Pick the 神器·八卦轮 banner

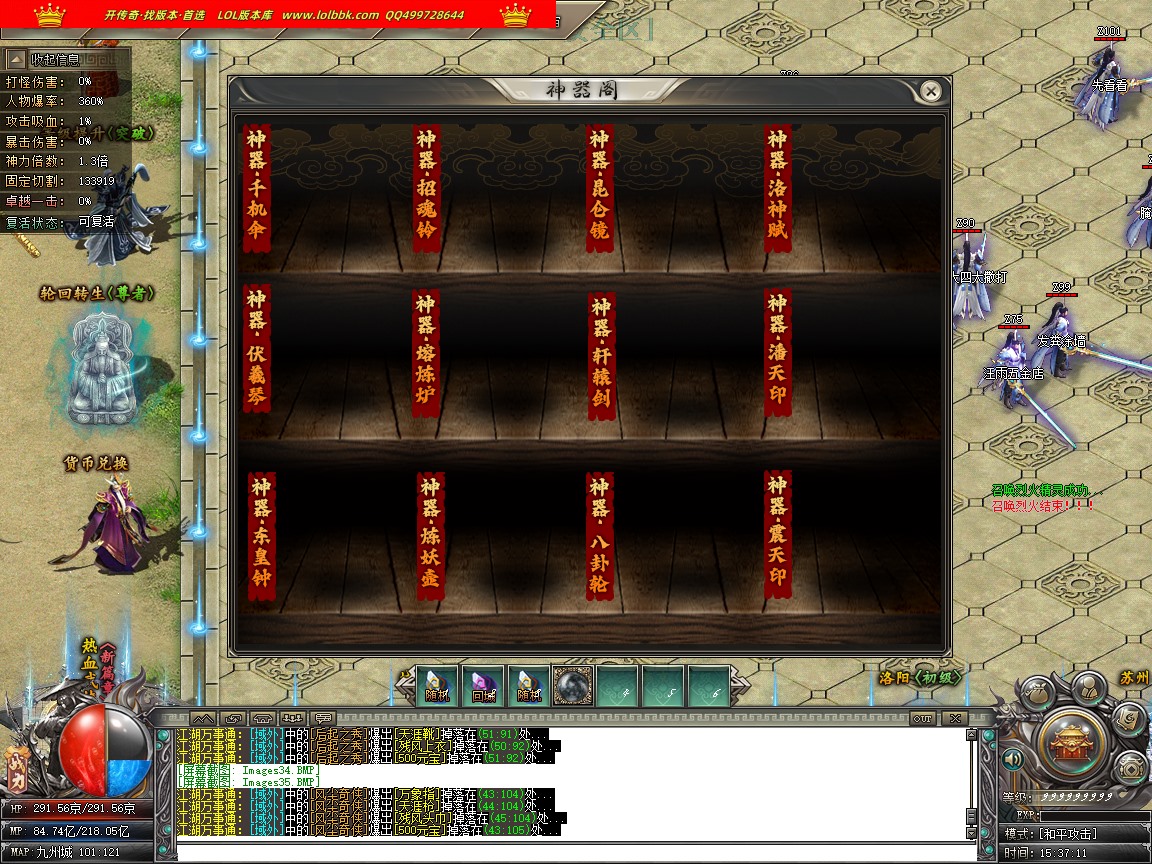[599, 537]
